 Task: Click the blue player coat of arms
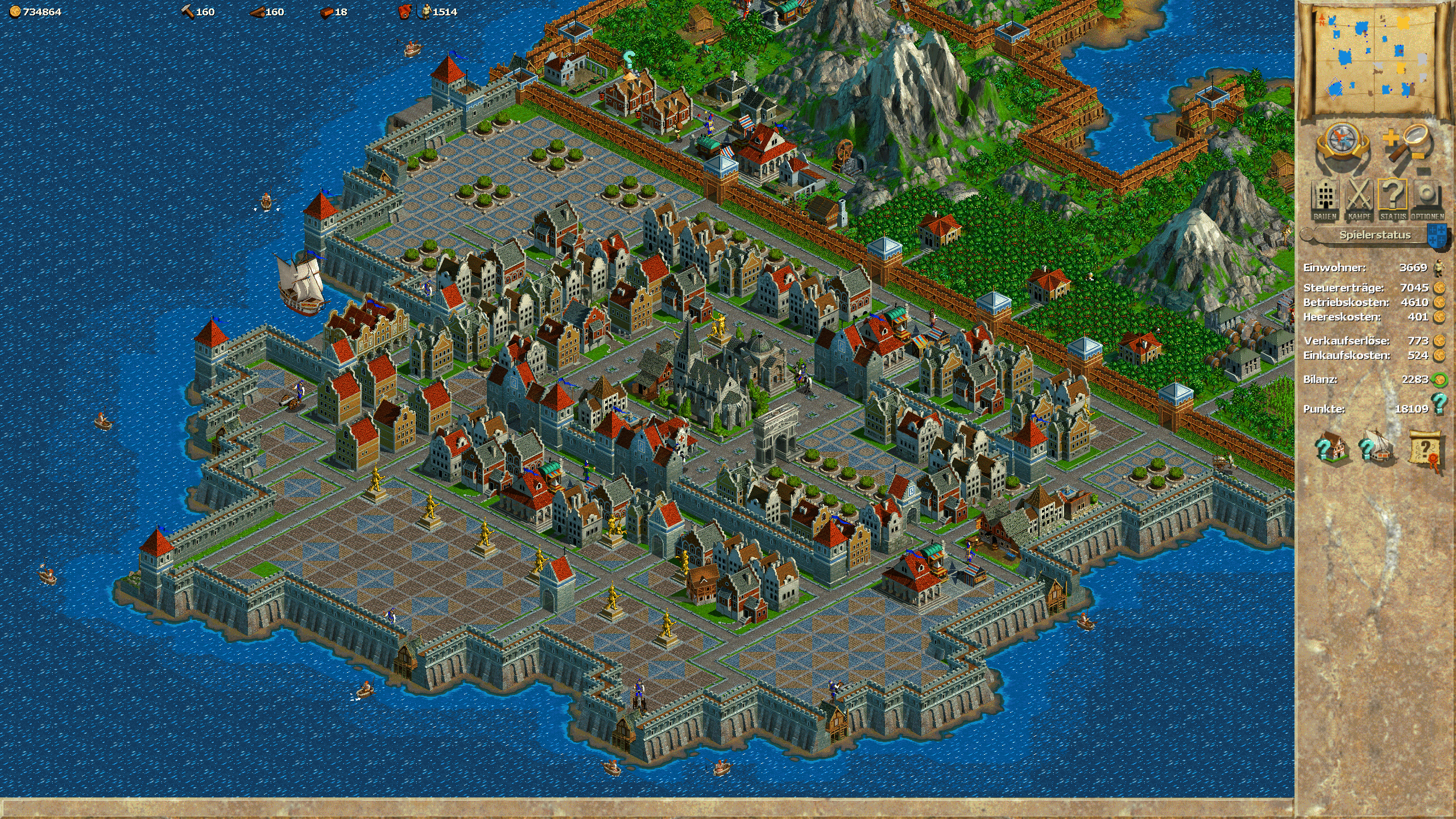[x=1438, y=235]
